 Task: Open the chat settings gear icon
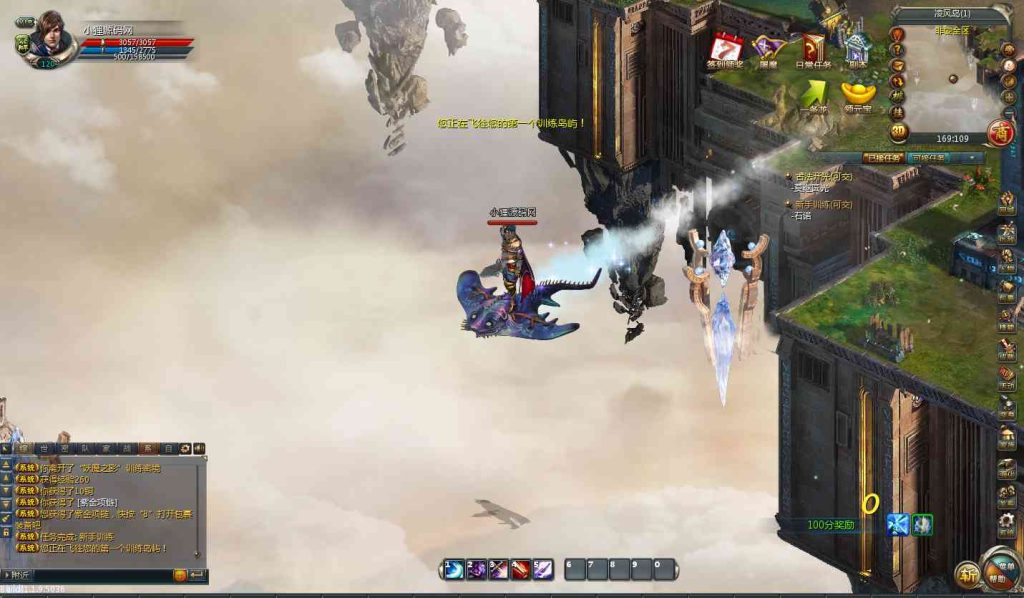(x=185, y=449)
